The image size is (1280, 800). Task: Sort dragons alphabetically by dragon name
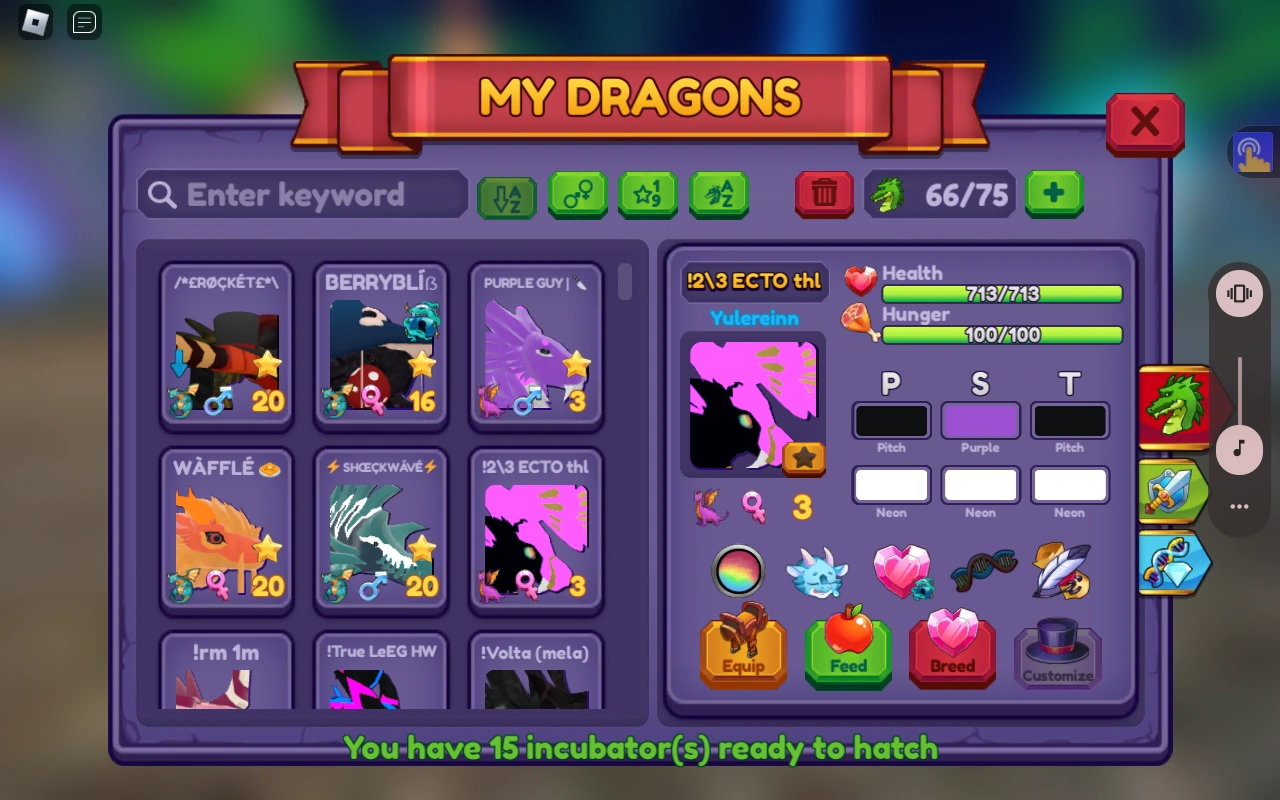pos(719,194)
